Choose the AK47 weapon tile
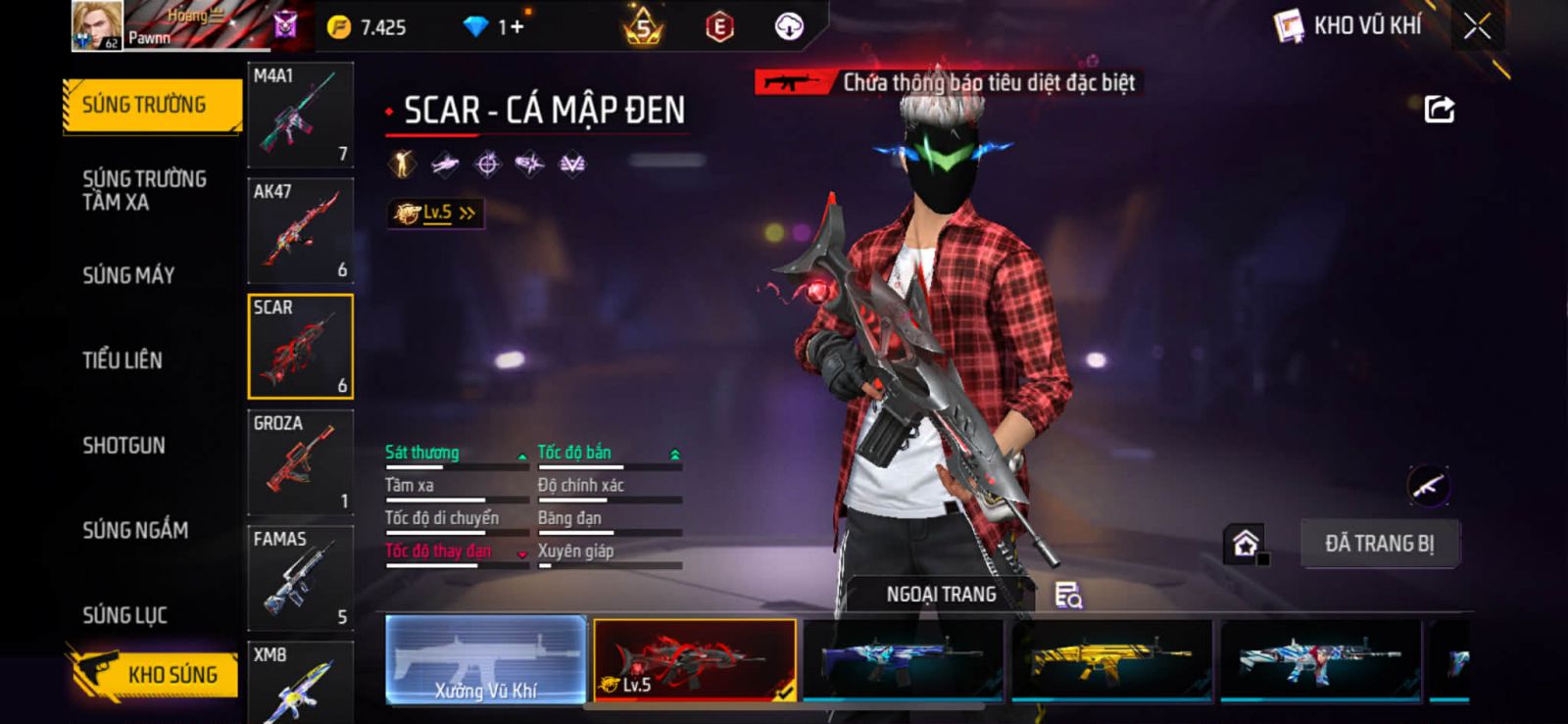The image size is (1568, 724). (300, 230)
